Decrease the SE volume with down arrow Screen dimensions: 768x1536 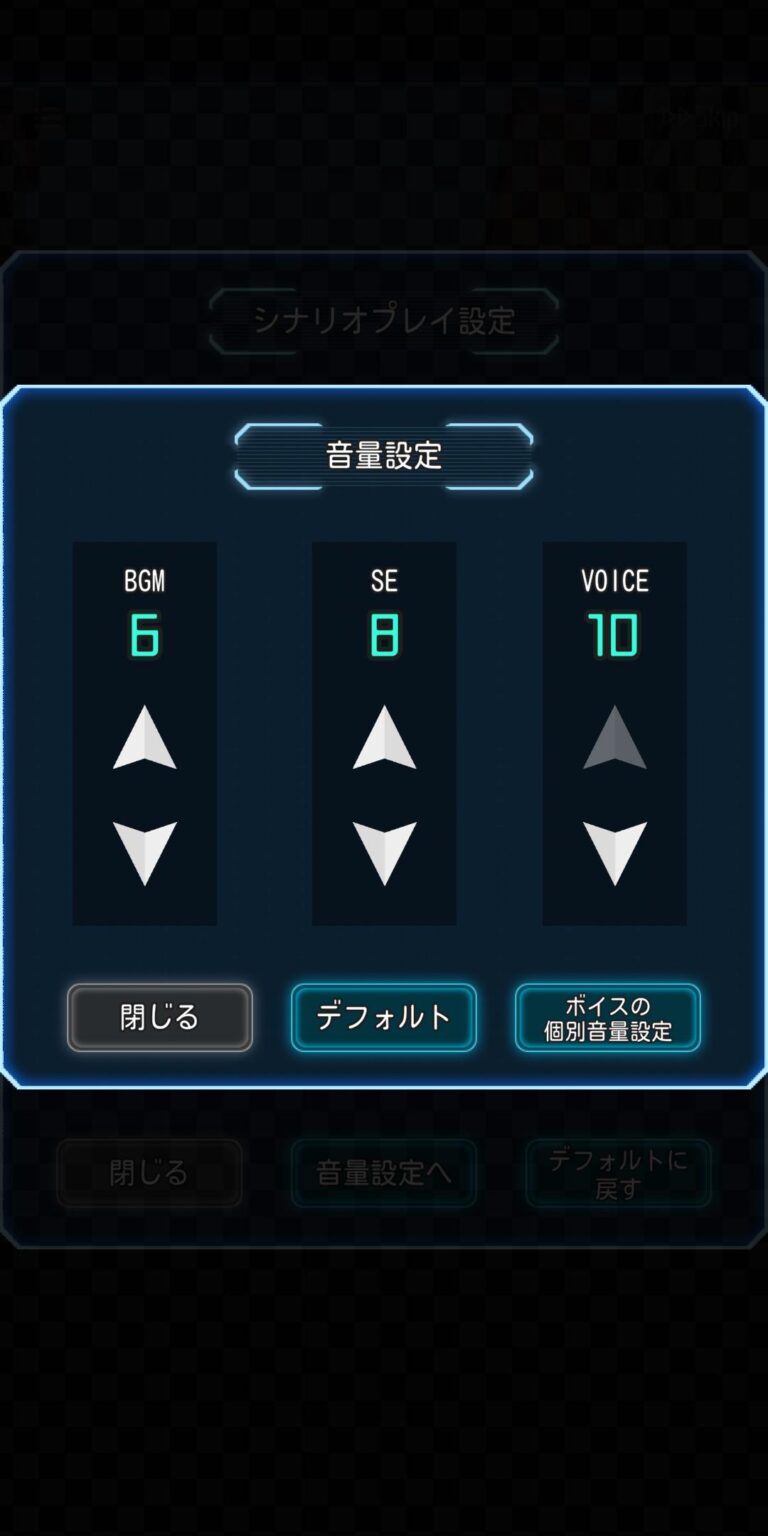coord(385,851)
